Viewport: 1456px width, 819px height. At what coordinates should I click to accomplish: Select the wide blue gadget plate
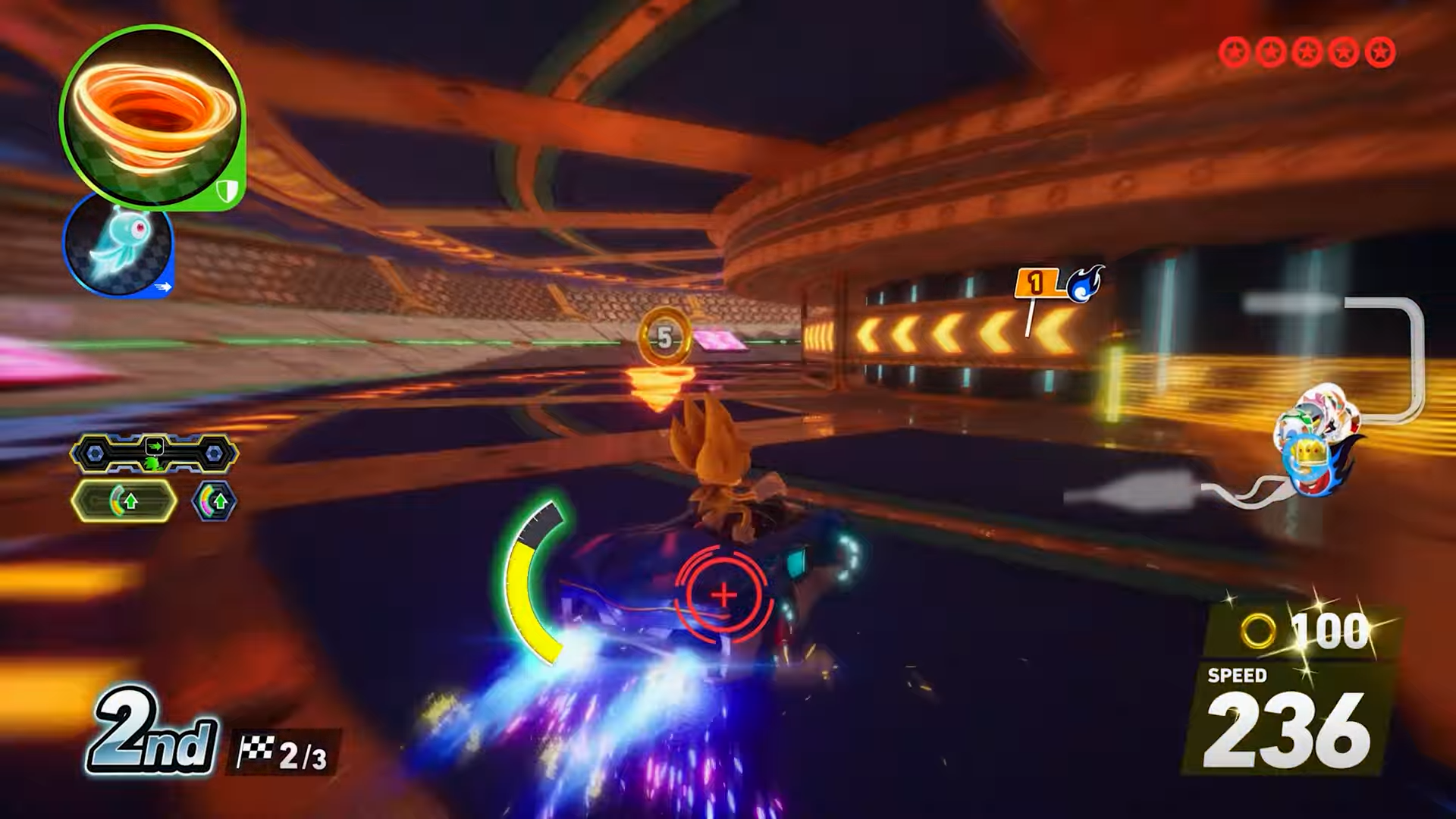click(154, 453)
